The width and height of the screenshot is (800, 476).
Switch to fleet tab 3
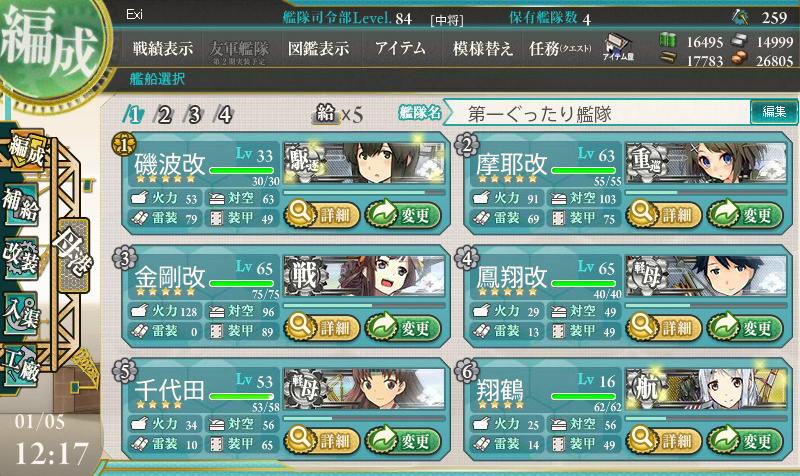(195, 114)
